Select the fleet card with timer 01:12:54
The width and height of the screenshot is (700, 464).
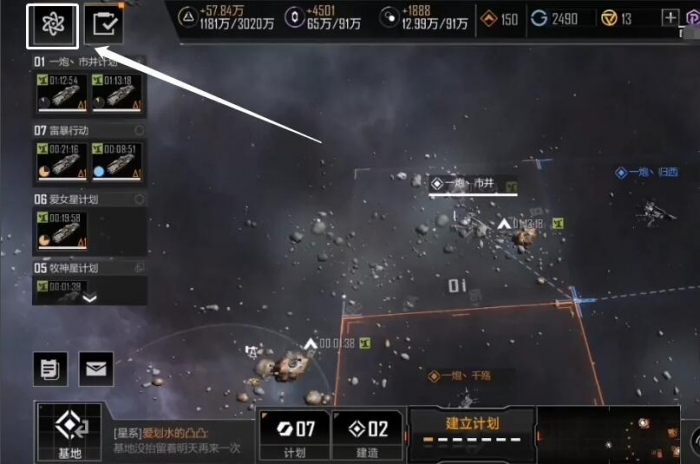click(61, 91)
